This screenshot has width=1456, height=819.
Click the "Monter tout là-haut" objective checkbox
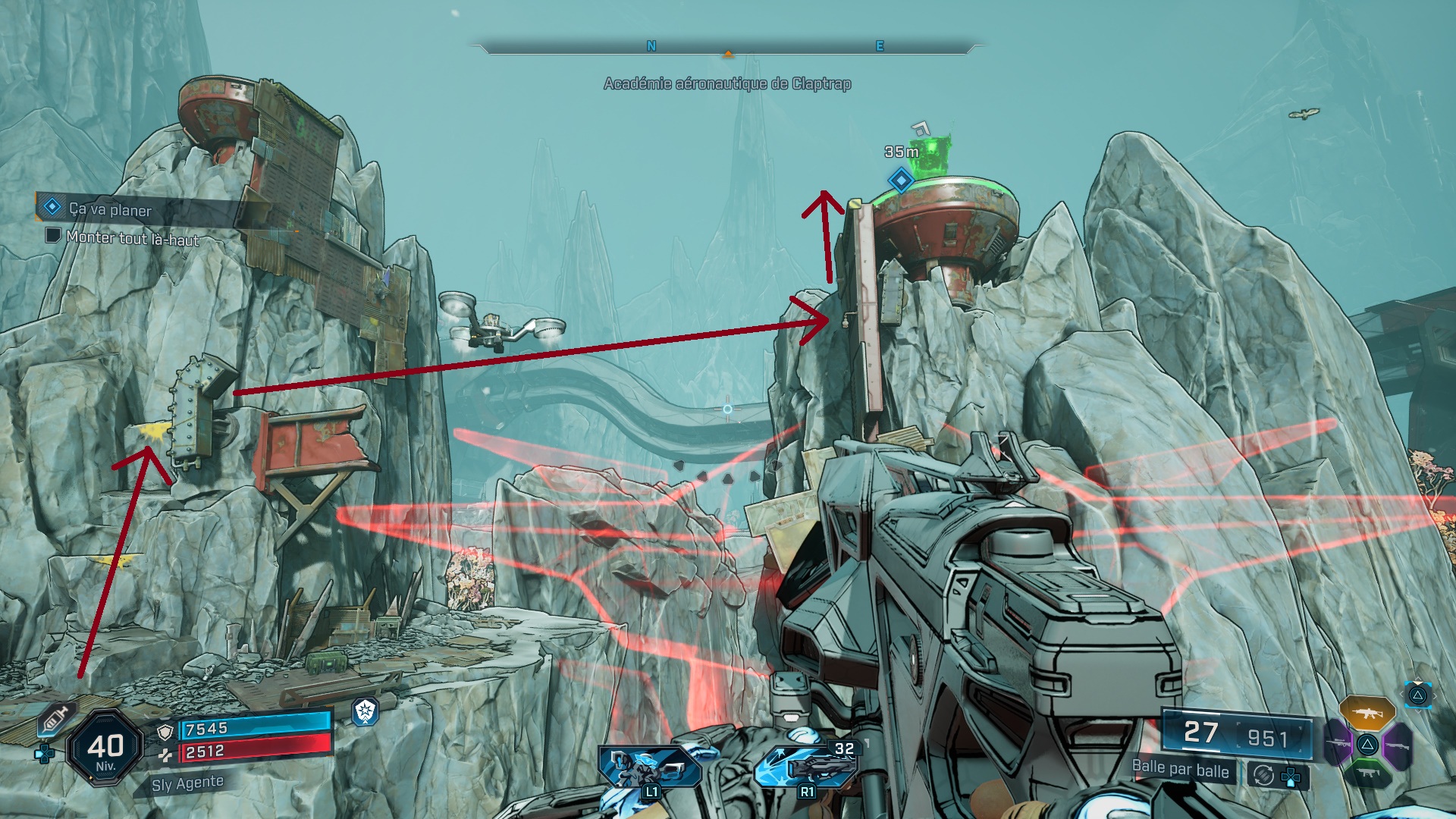pyautogui.click(x=53, y=235)
